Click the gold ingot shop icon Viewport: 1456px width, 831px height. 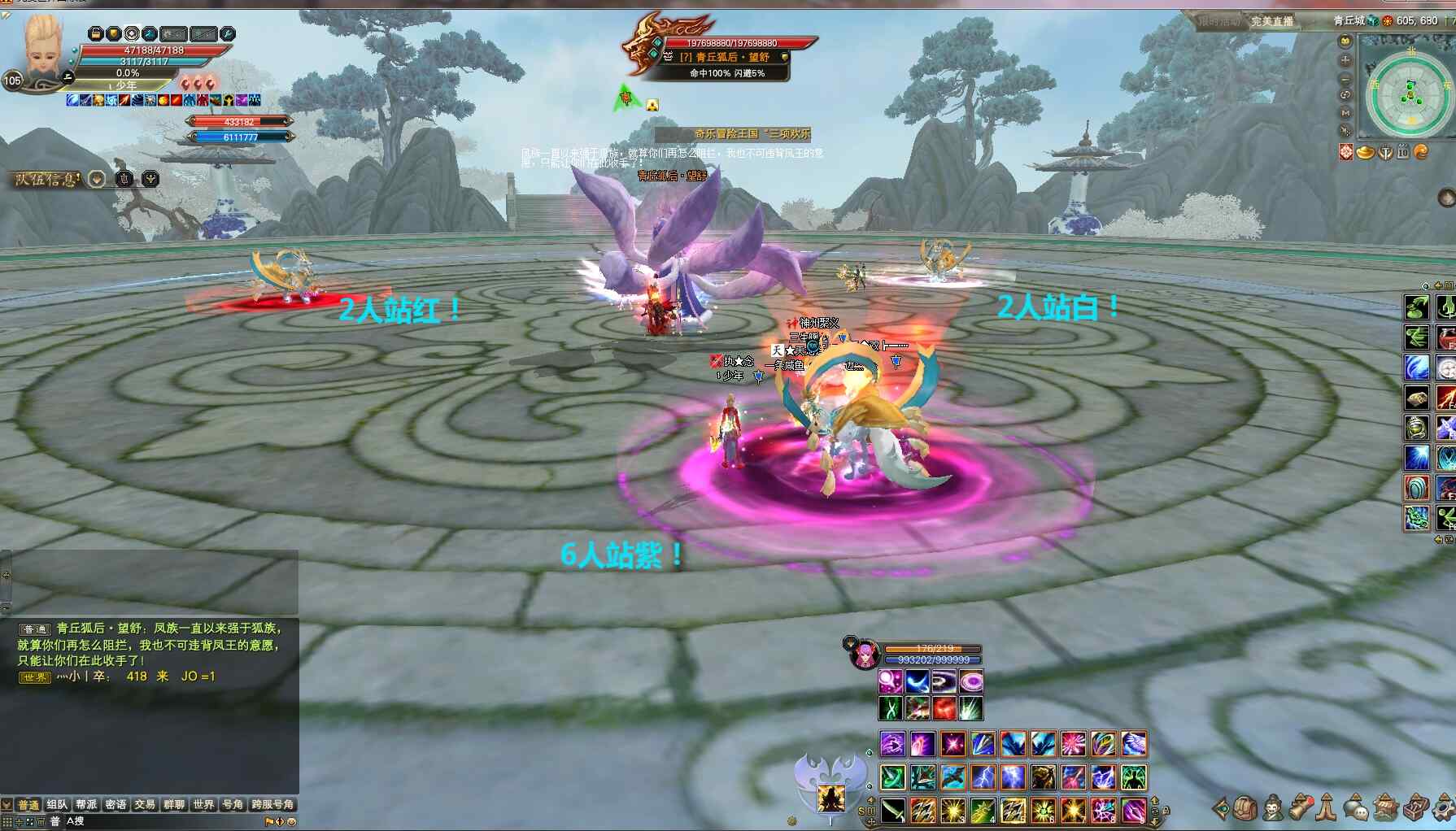point(1366,152)
